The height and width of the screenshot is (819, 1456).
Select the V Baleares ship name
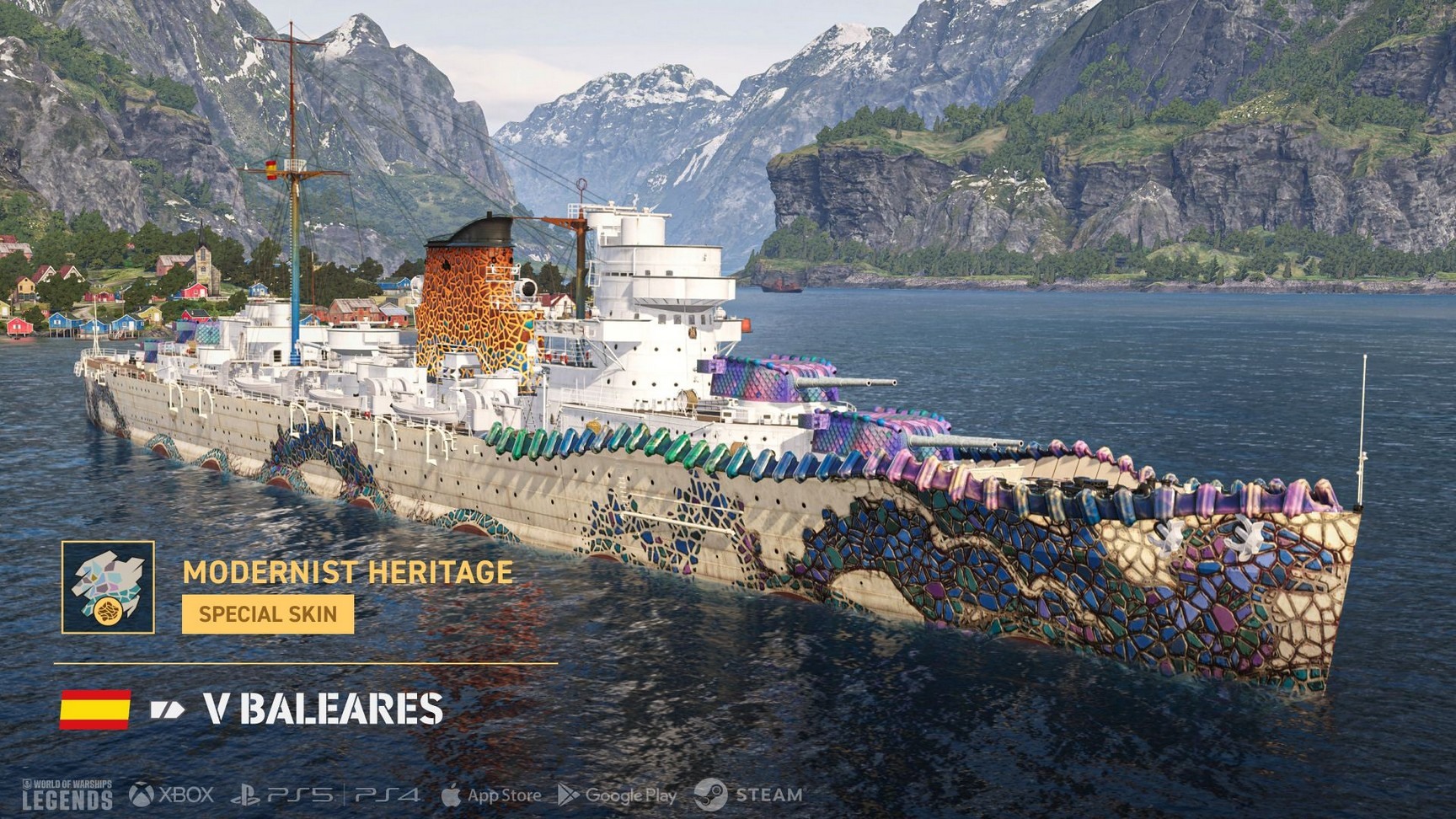324,709
